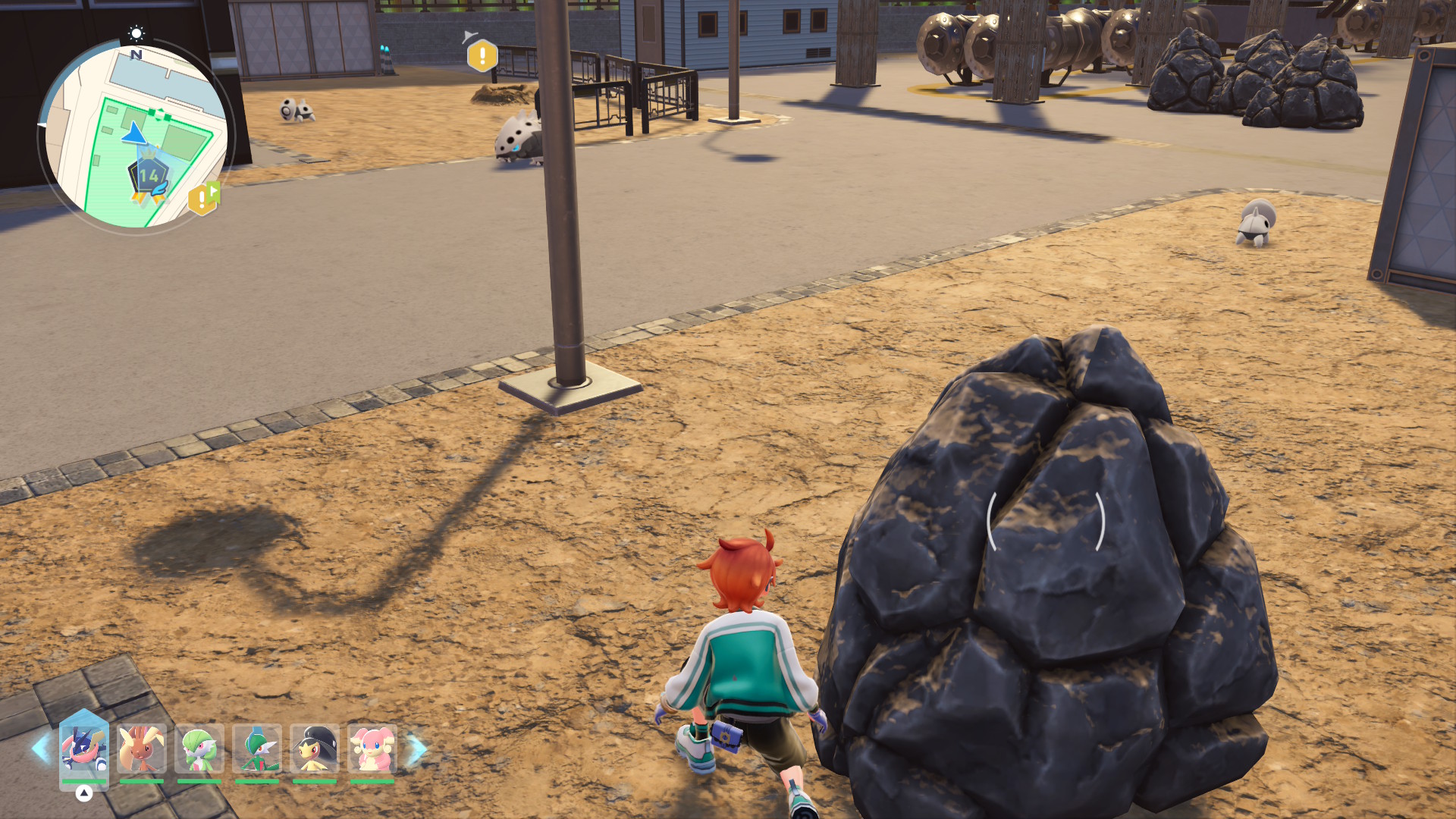
Task: Select Lopunny from the party bar
Action: (x=142, y=748)
